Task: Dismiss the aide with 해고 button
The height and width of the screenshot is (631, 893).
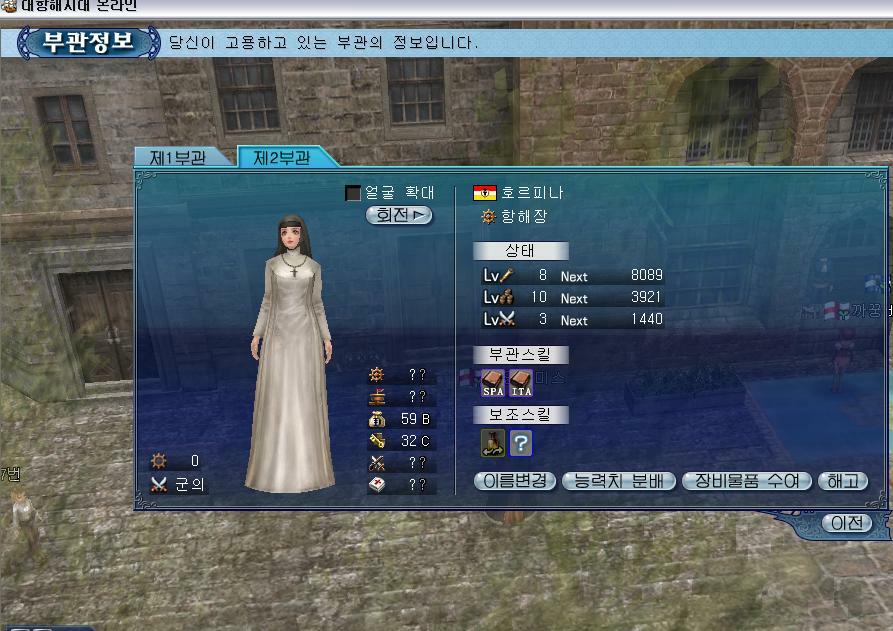Action: (x=841, y=481)
